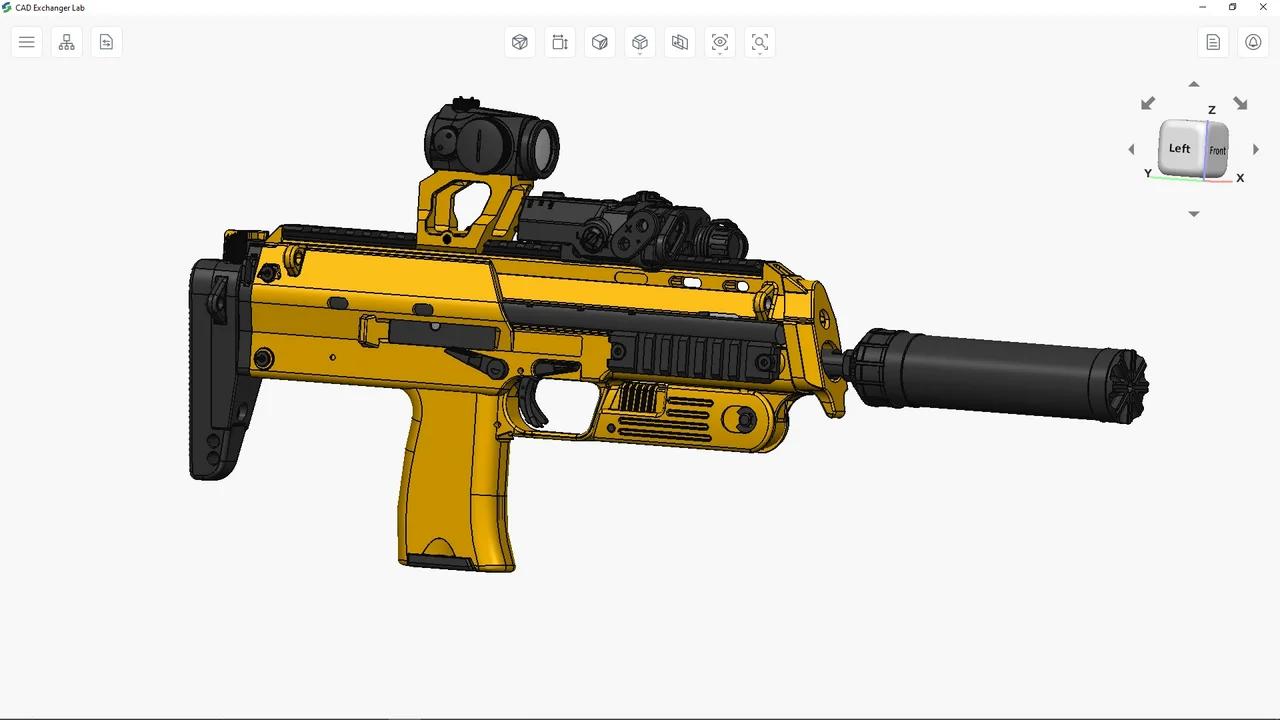Expand the visibility tool dropdown arrow
The image size is (1280, 720).
click(x=720, y=53)
